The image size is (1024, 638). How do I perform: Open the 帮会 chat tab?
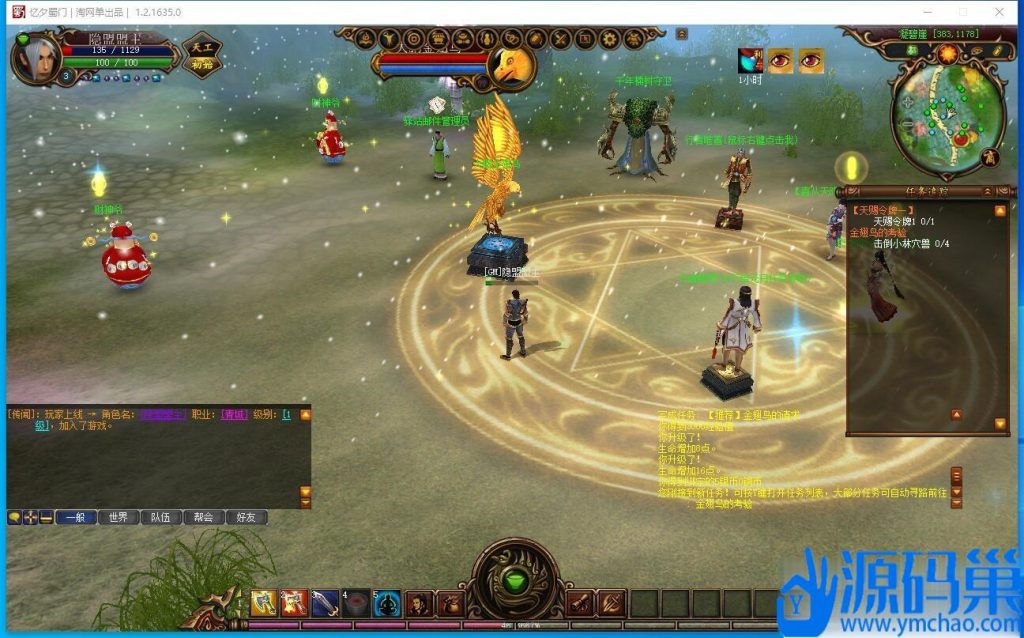coord(204,517)
